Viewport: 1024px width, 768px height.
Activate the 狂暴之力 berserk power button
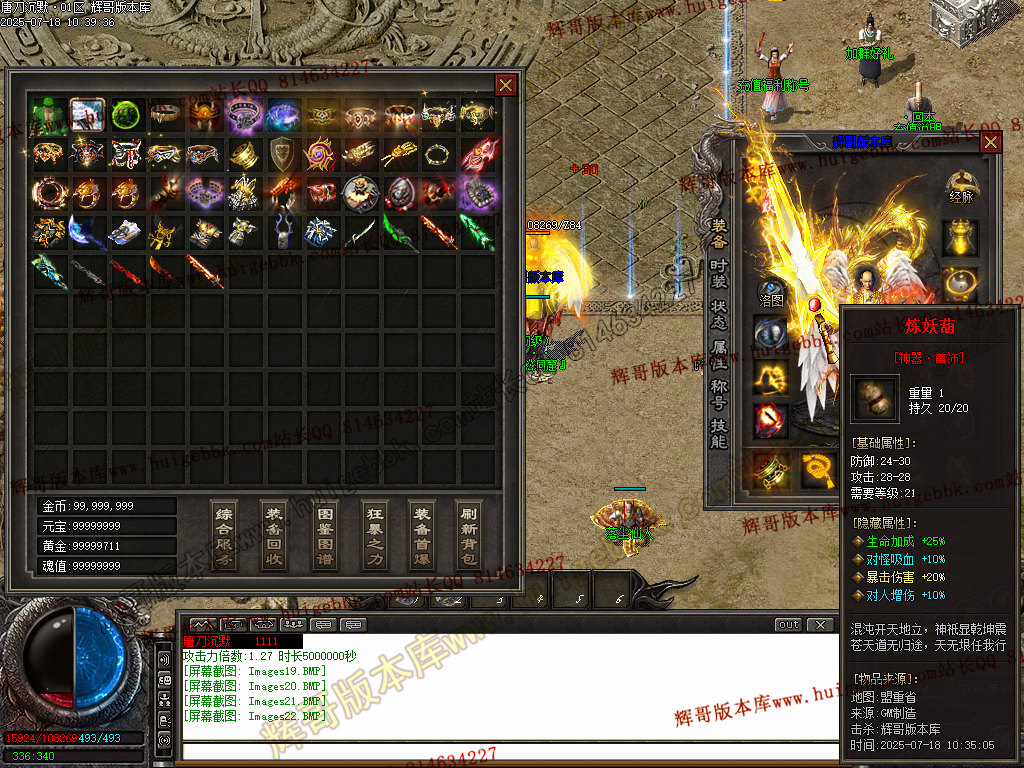pos(374,535)
